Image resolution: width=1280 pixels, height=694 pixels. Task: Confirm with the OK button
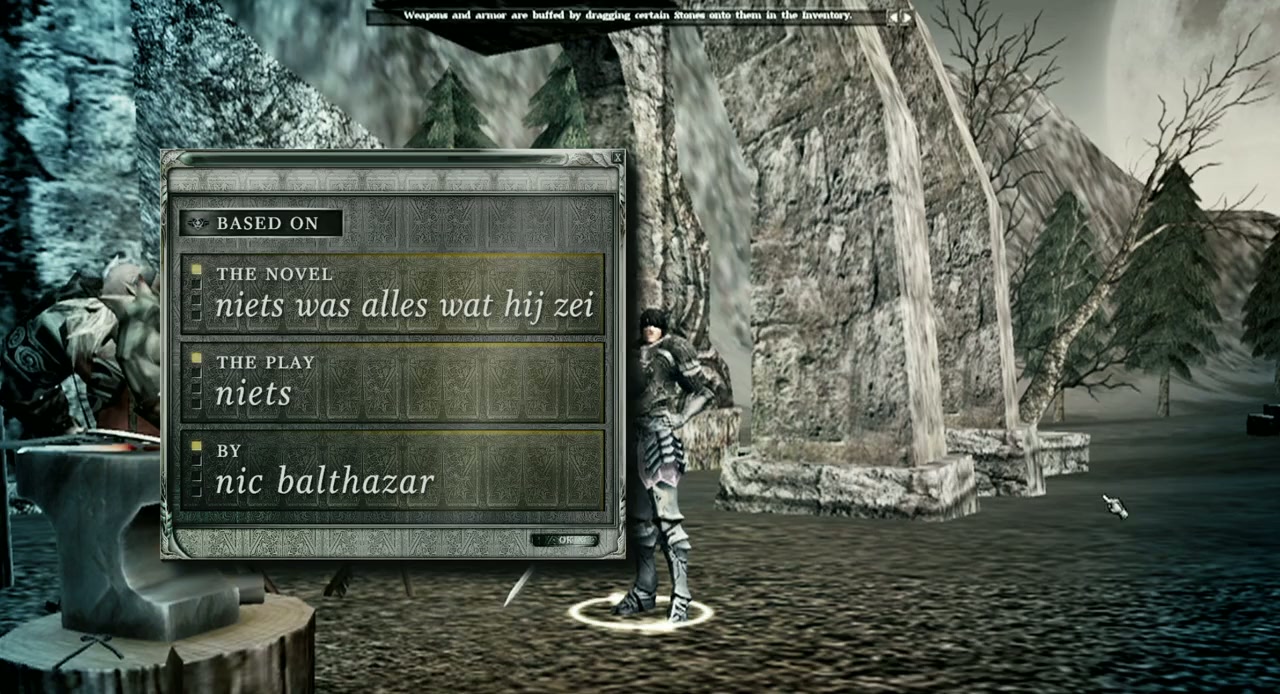coord(565,541)
